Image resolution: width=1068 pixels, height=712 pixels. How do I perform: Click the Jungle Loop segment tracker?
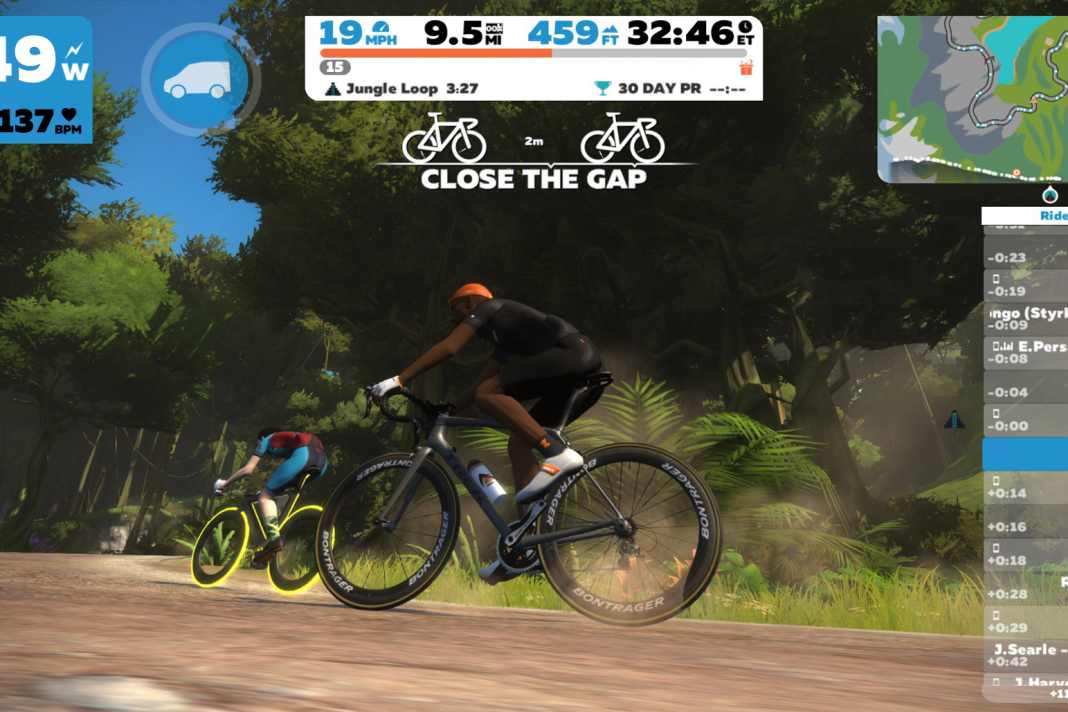401,89
